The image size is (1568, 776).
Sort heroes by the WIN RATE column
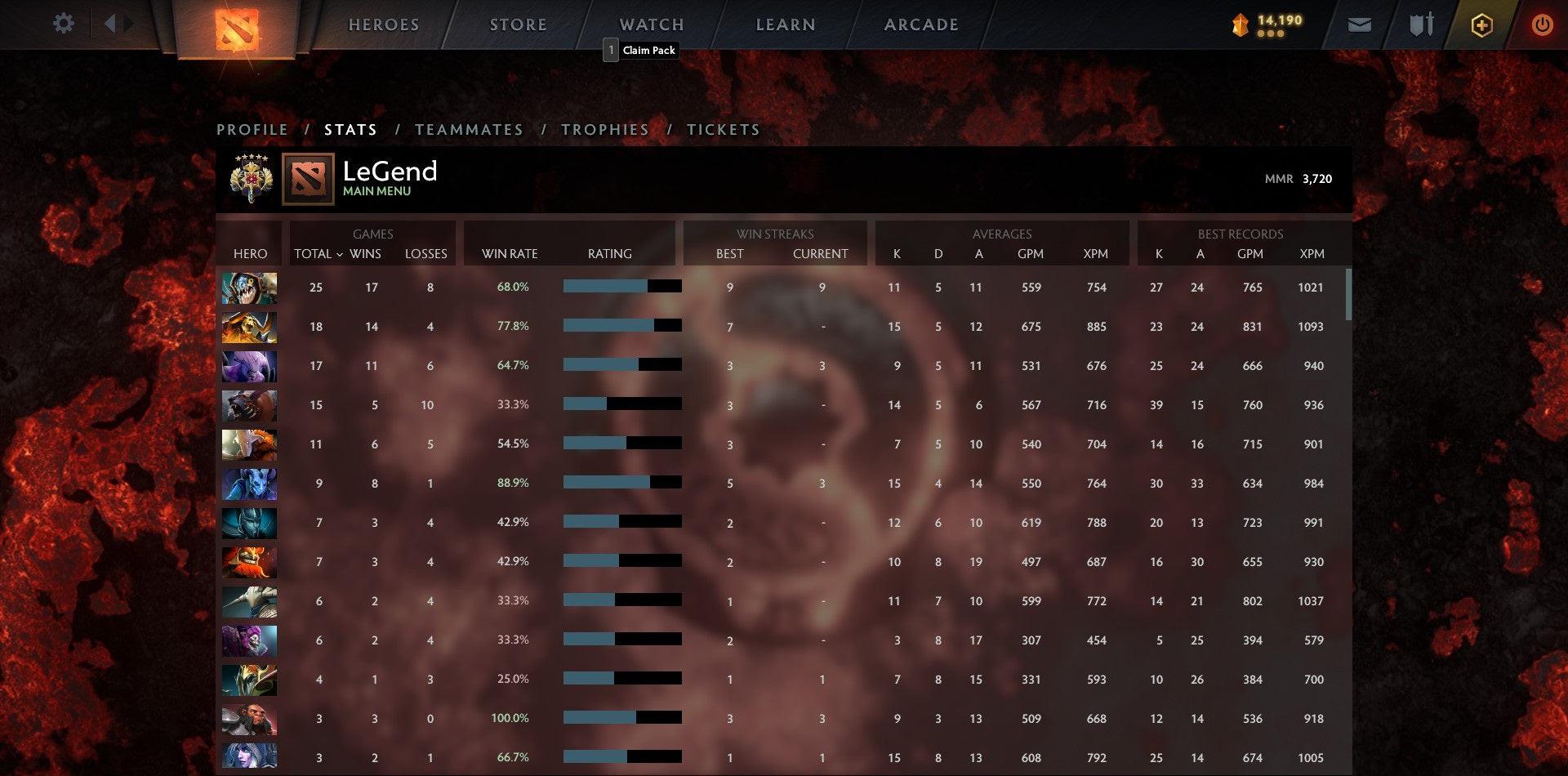coord(510,254)
